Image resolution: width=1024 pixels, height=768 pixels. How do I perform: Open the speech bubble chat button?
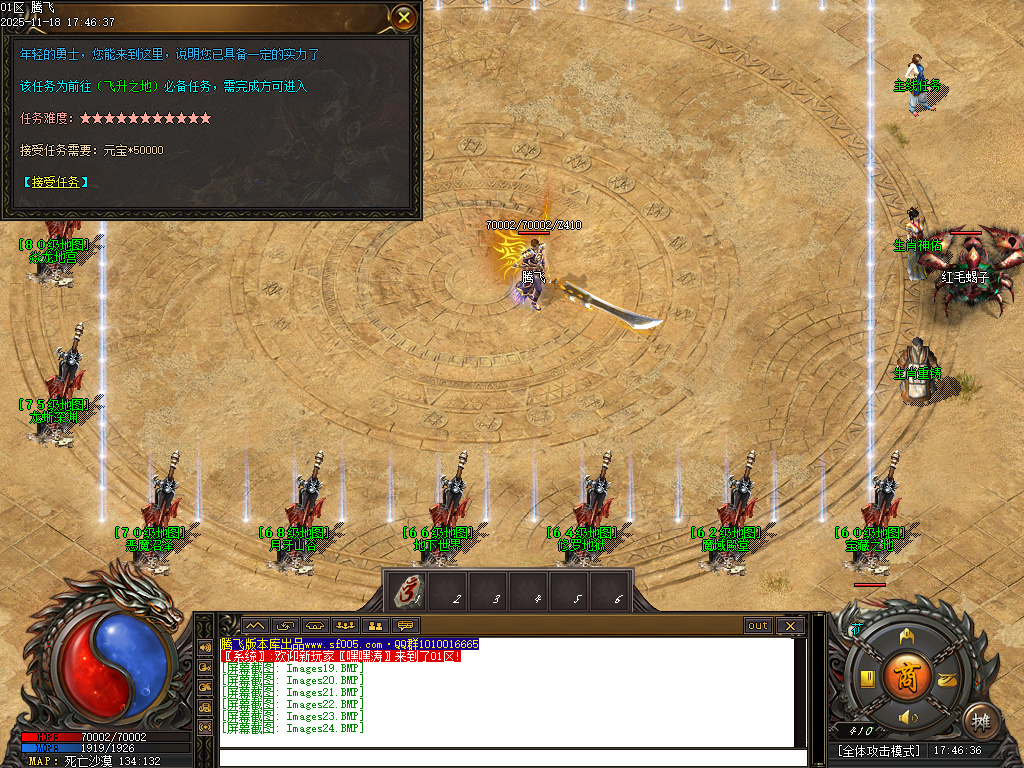(405, 626)
